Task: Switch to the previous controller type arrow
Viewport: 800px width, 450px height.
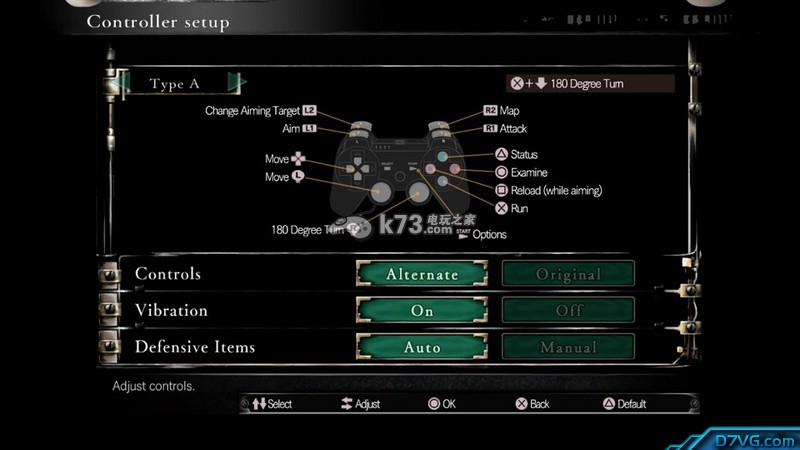Action: (x=123, y=83)
